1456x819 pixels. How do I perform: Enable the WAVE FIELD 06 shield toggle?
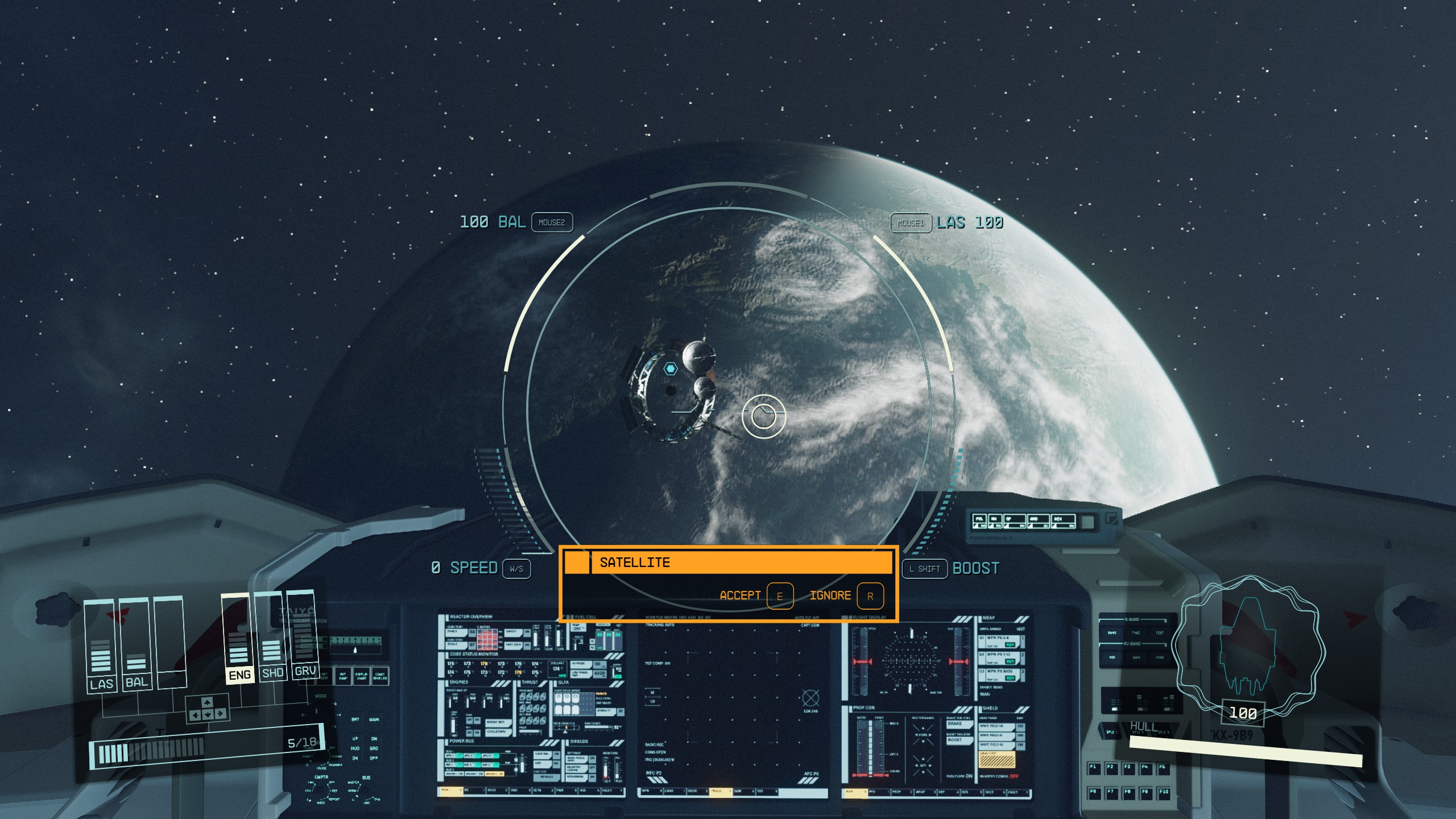coord(1021,726)
